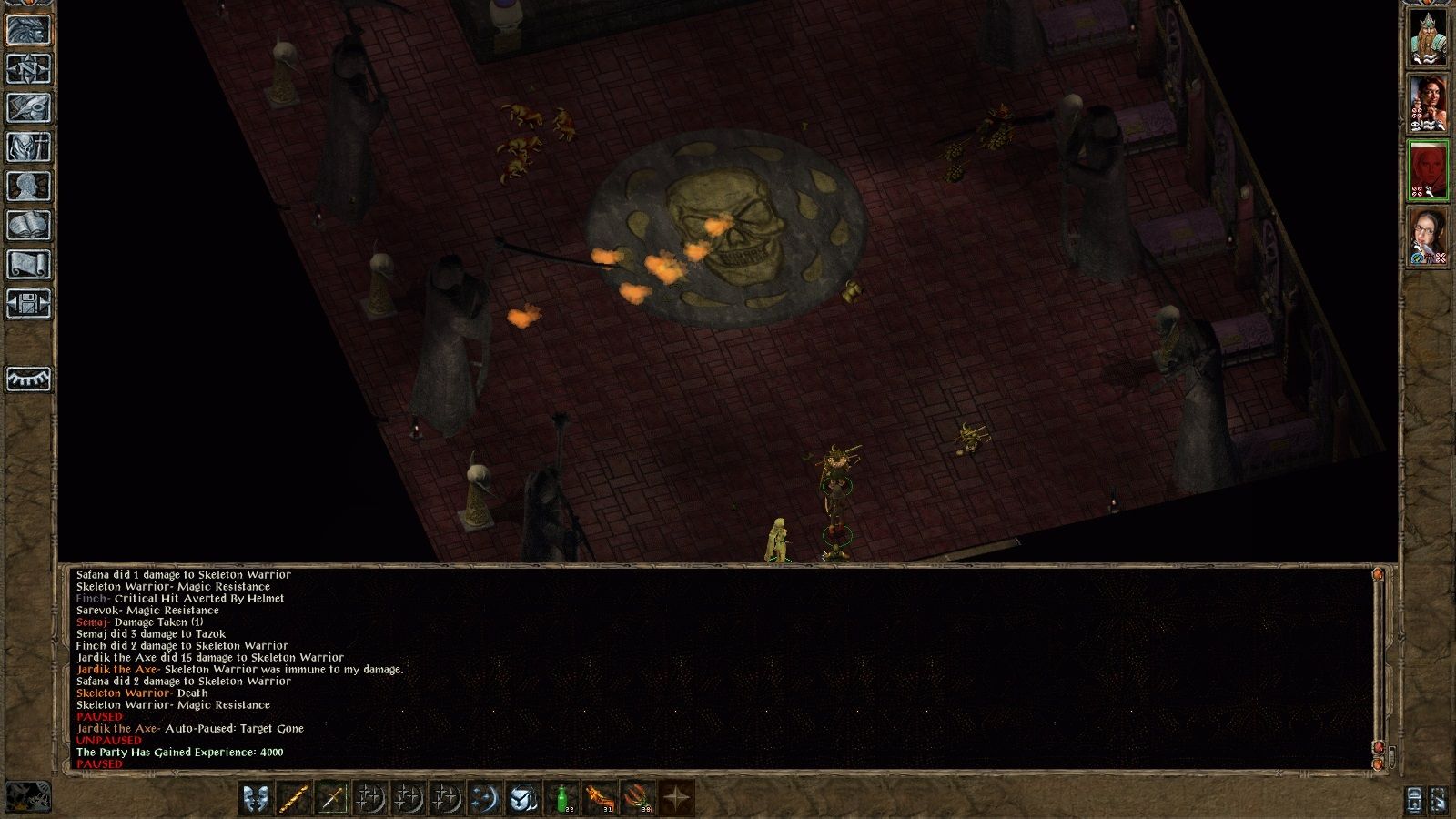This screenshot has height=819, width=1456.
Task: Open the cast spell moon button
Action: [x=485, y=798]
